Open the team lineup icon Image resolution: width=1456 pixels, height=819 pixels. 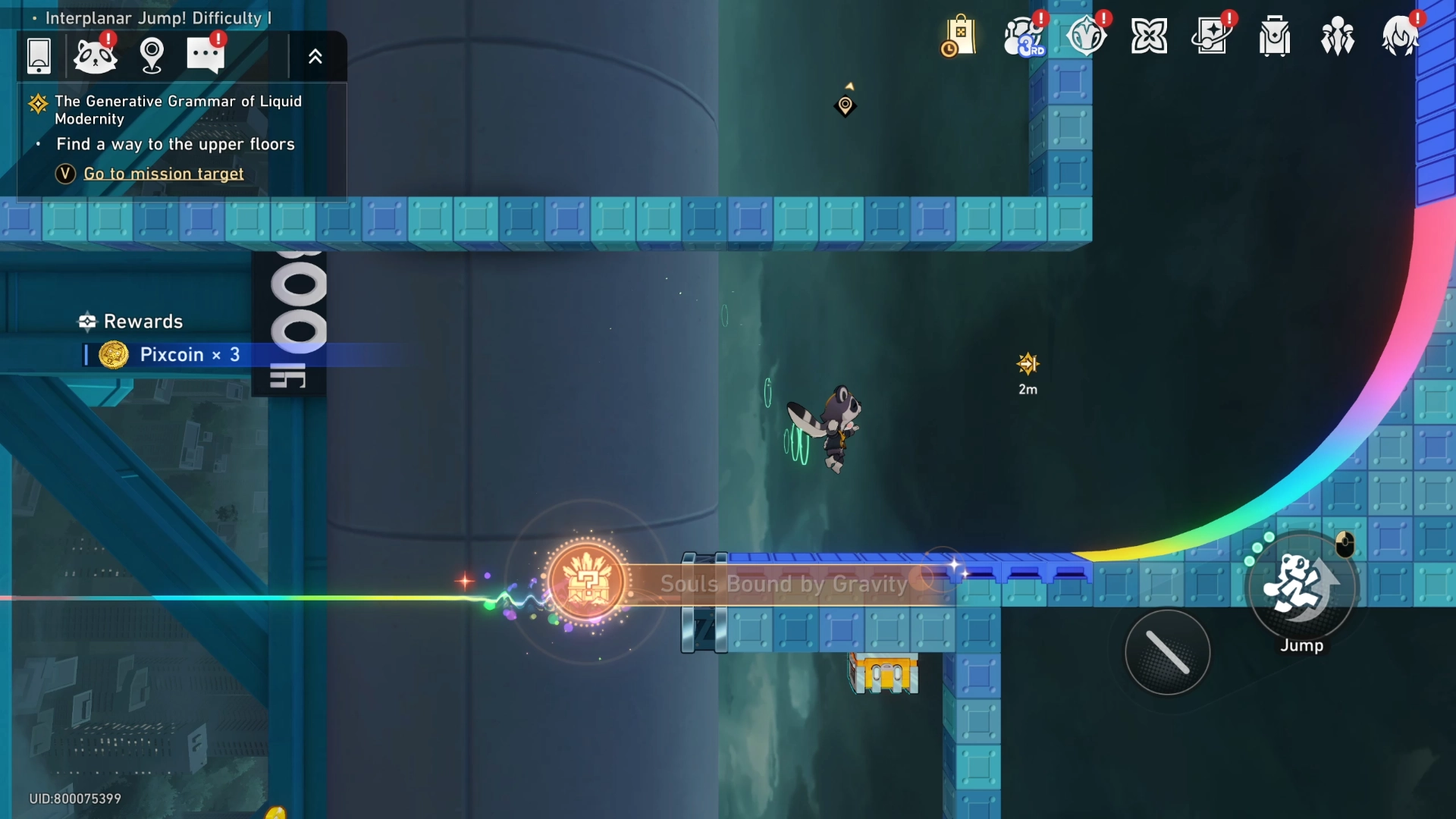(x=1337, y=36)
